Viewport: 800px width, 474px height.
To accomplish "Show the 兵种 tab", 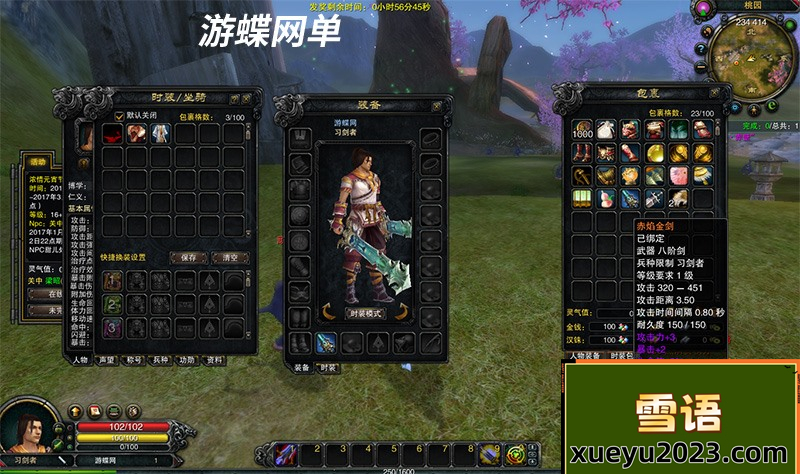I will tap(160, 359).
